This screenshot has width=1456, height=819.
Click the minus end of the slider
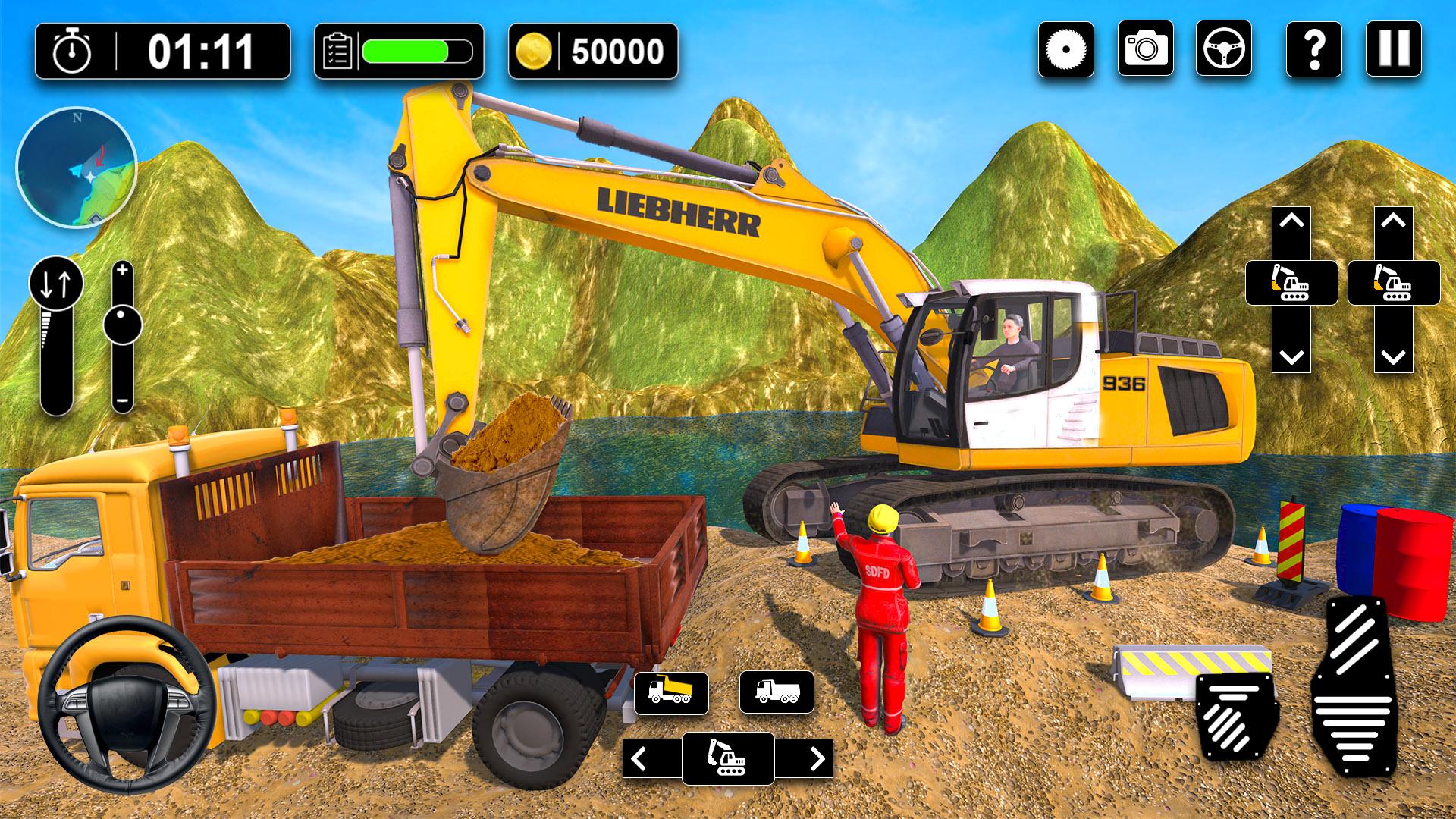click(123, 401)
